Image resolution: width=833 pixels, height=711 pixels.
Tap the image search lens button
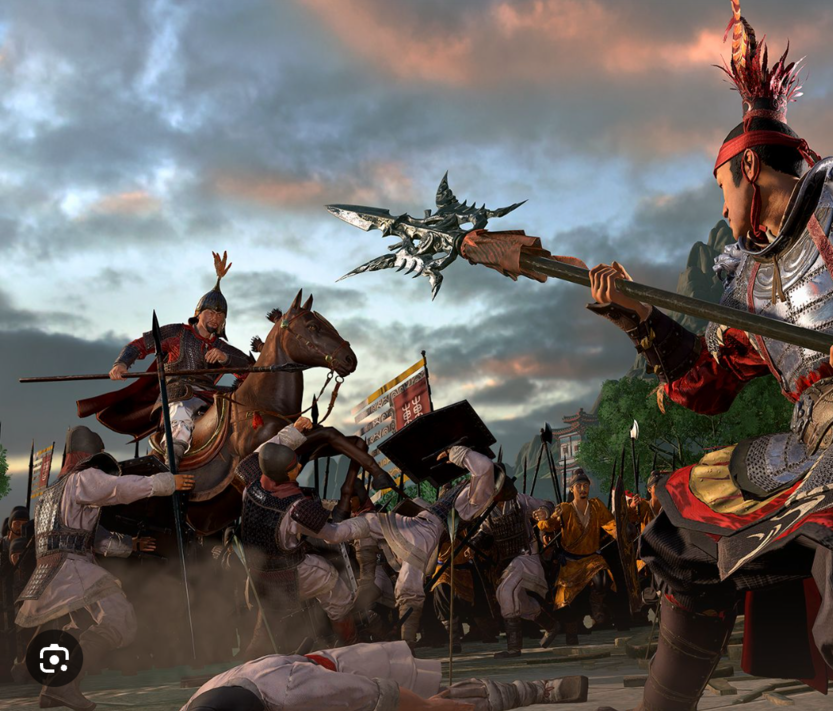tap(54, 658)
